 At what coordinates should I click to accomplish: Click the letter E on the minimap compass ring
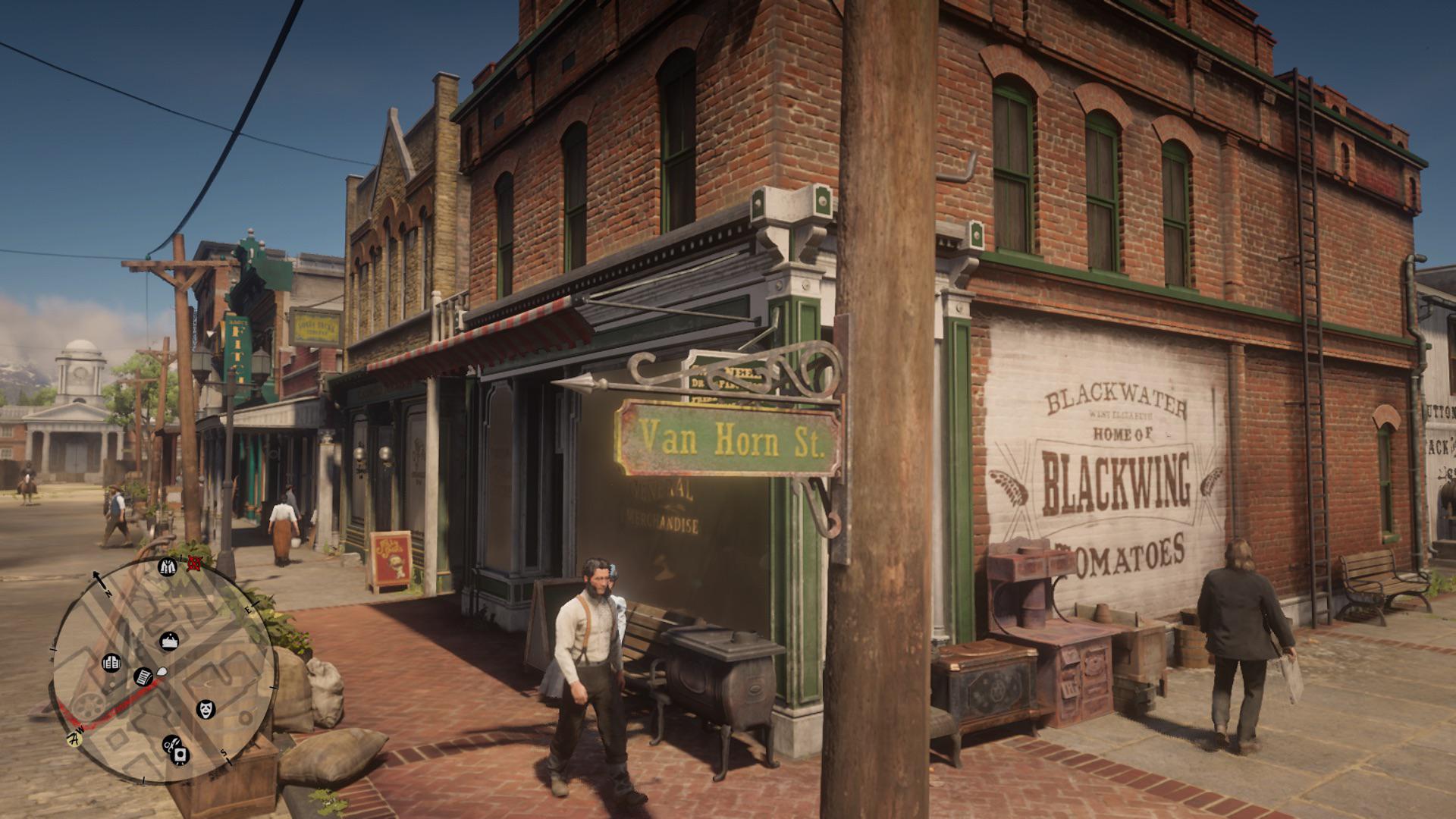point(248,609)
